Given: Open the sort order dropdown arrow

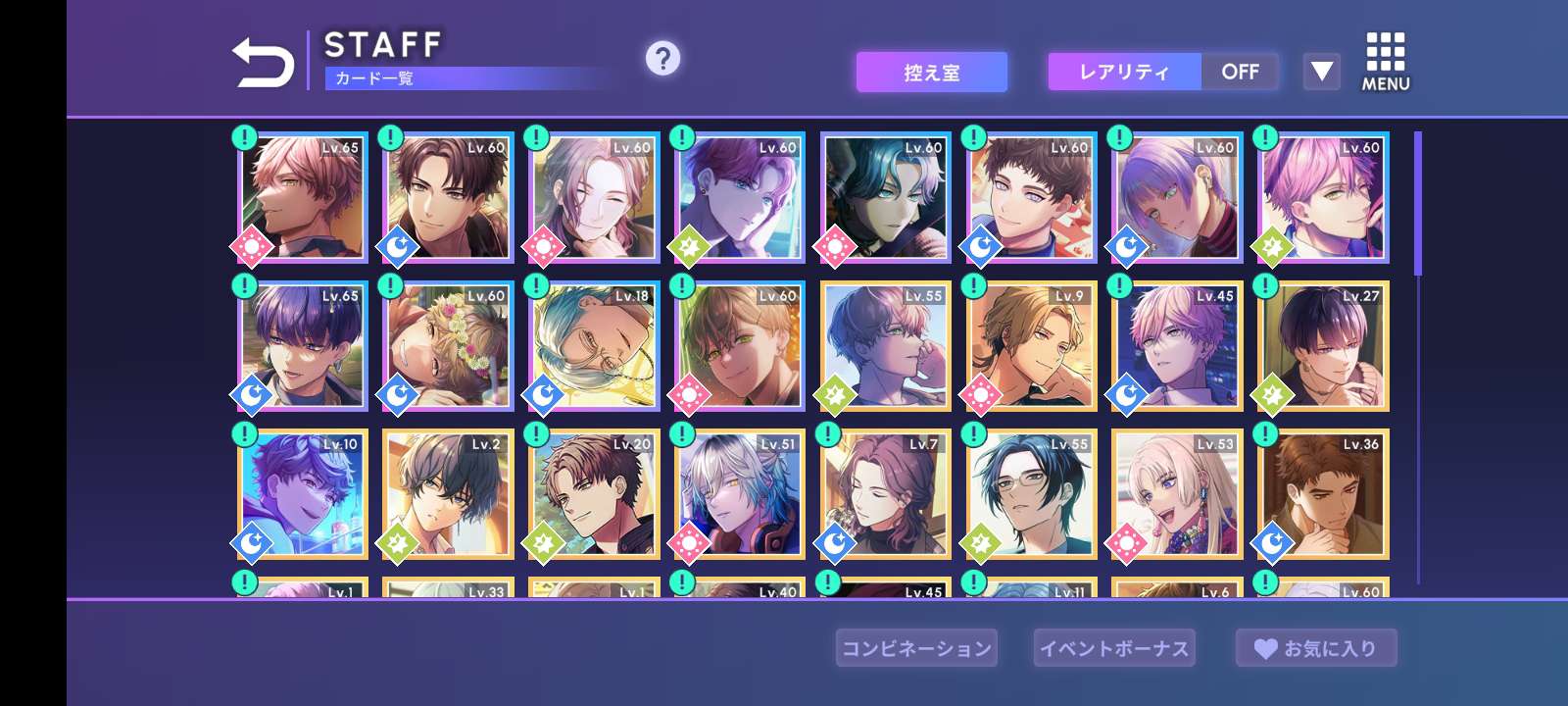Looking at the screenshot, I should [x=1321, y=72].
